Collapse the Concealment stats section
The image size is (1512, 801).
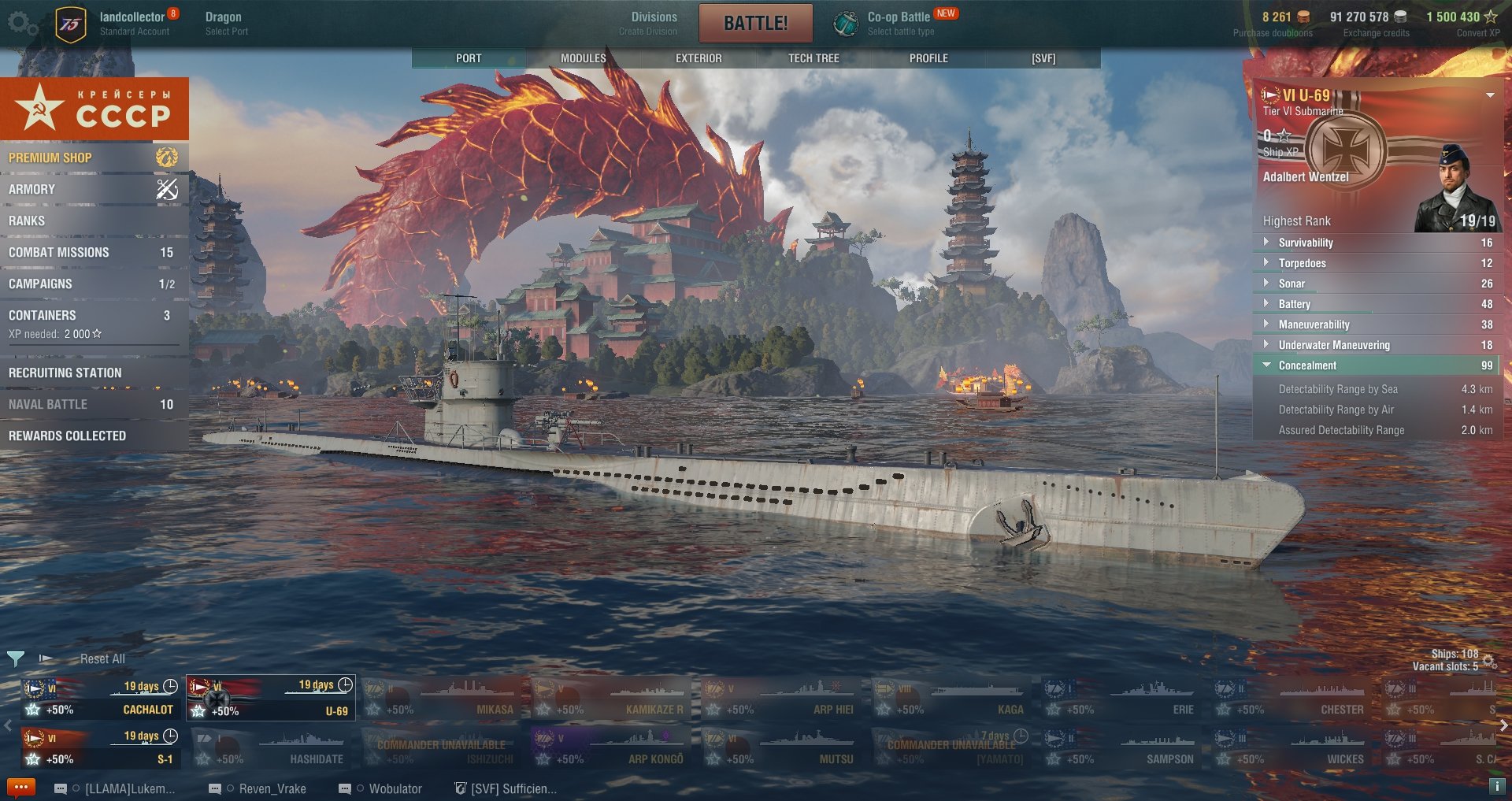1377,365
